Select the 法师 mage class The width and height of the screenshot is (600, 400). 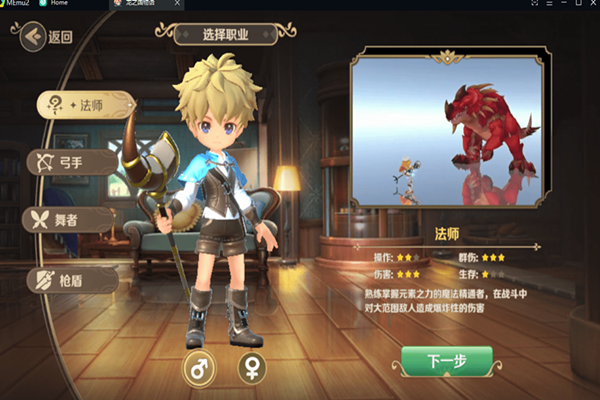point(84,106)
